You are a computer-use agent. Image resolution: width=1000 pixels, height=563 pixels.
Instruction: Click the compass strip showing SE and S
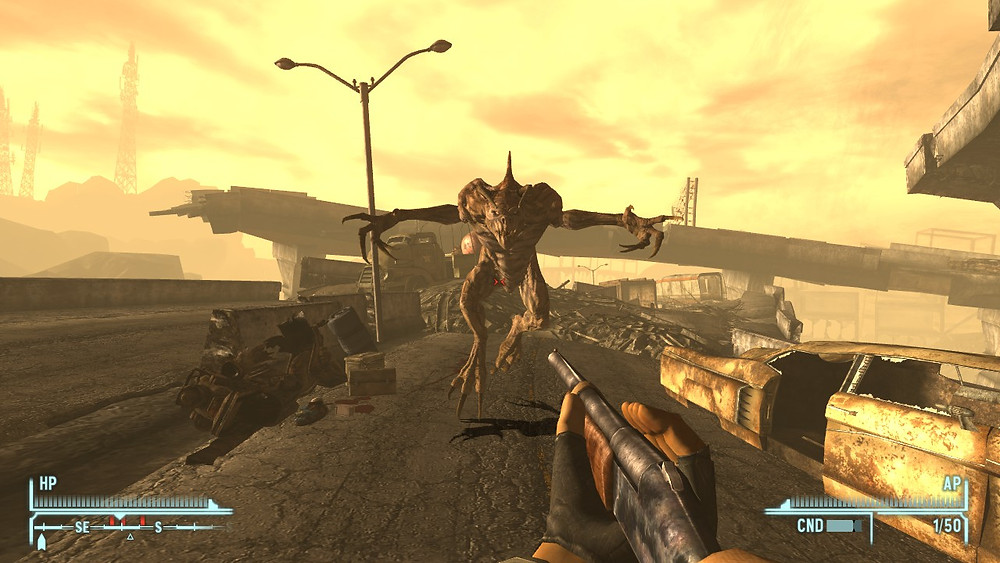tap(128, 526)
